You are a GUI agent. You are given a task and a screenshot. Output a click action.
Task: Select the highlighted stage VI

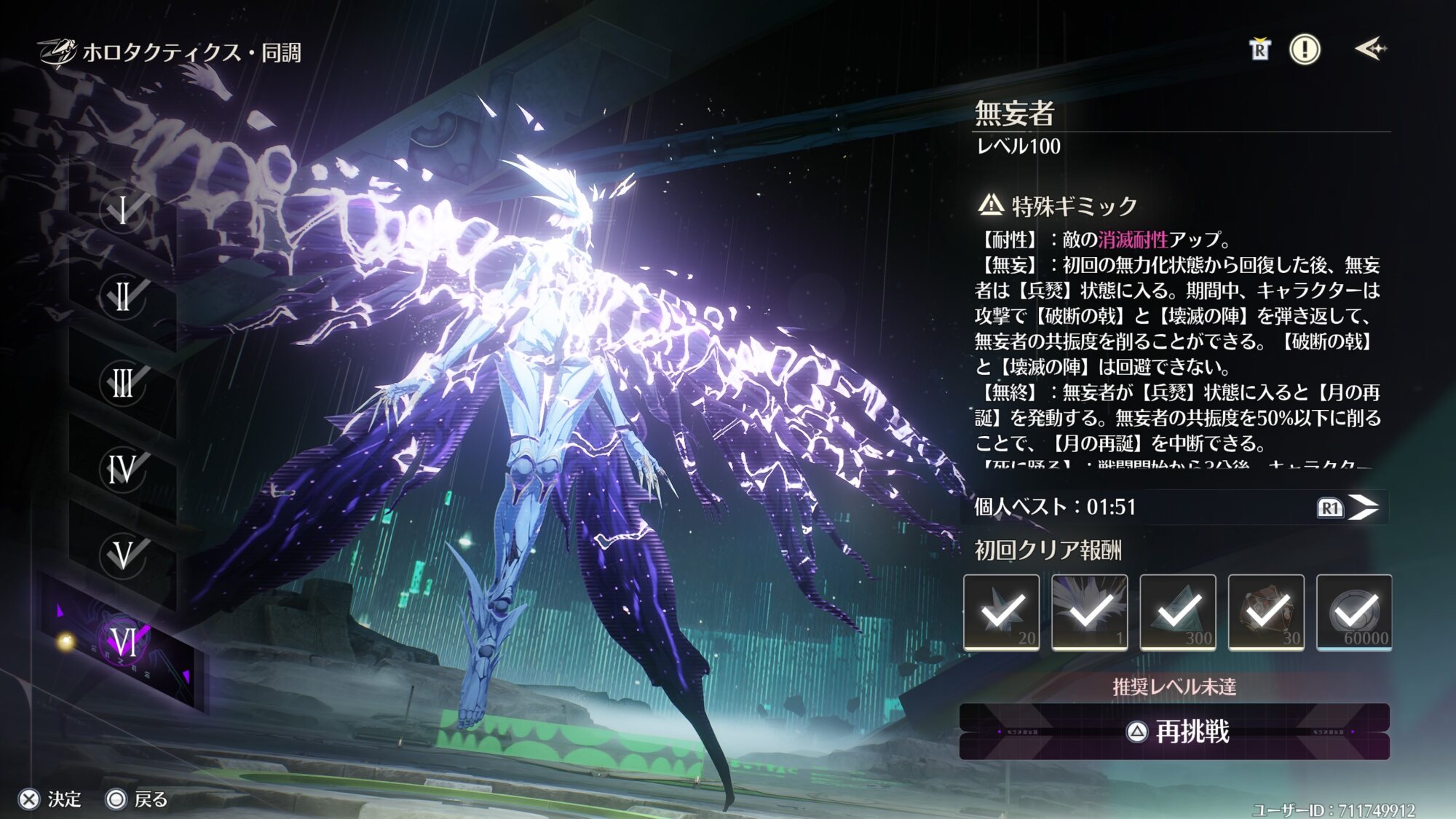pos(123,642)
